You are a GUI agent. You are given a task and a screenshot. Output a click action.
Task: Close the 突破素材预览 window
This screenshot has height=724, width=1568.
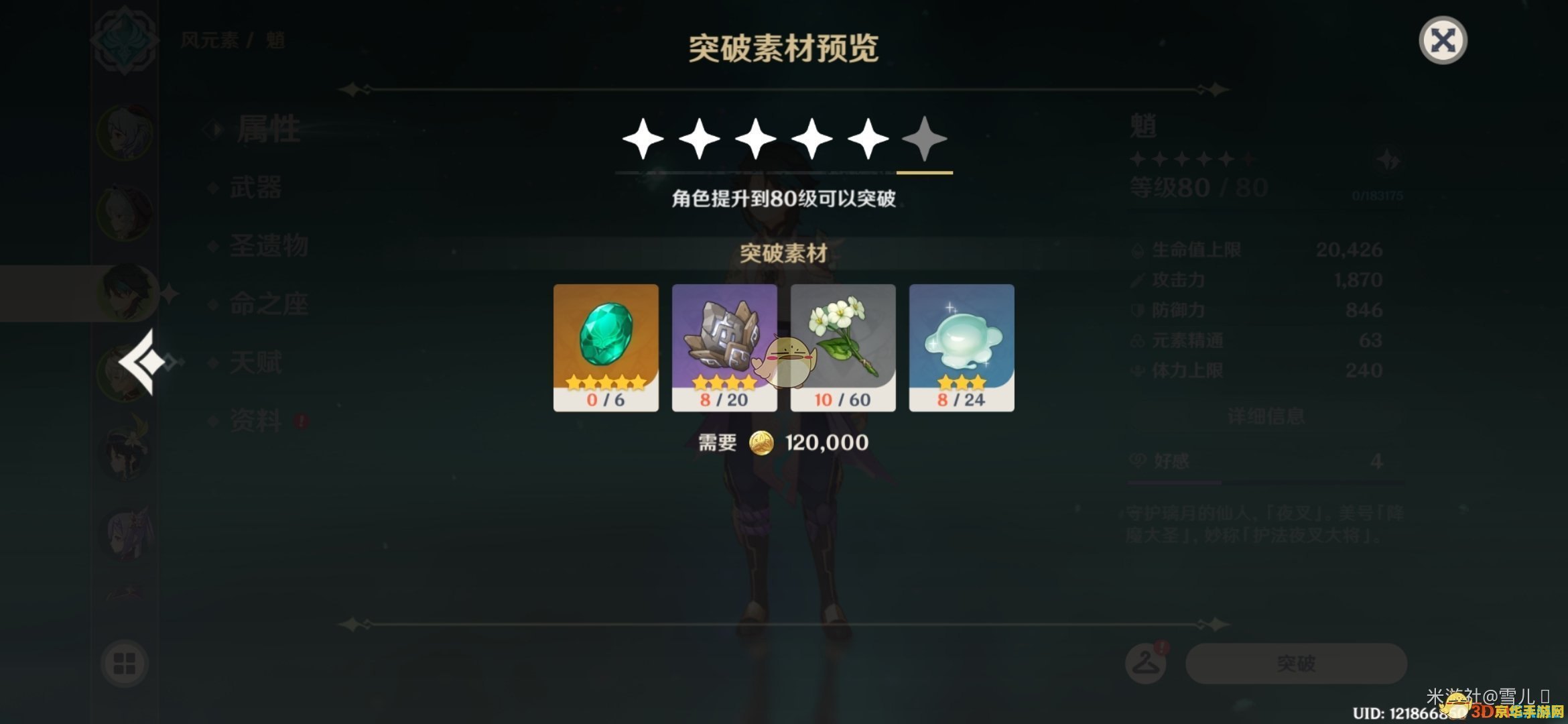coord(1444,40)
